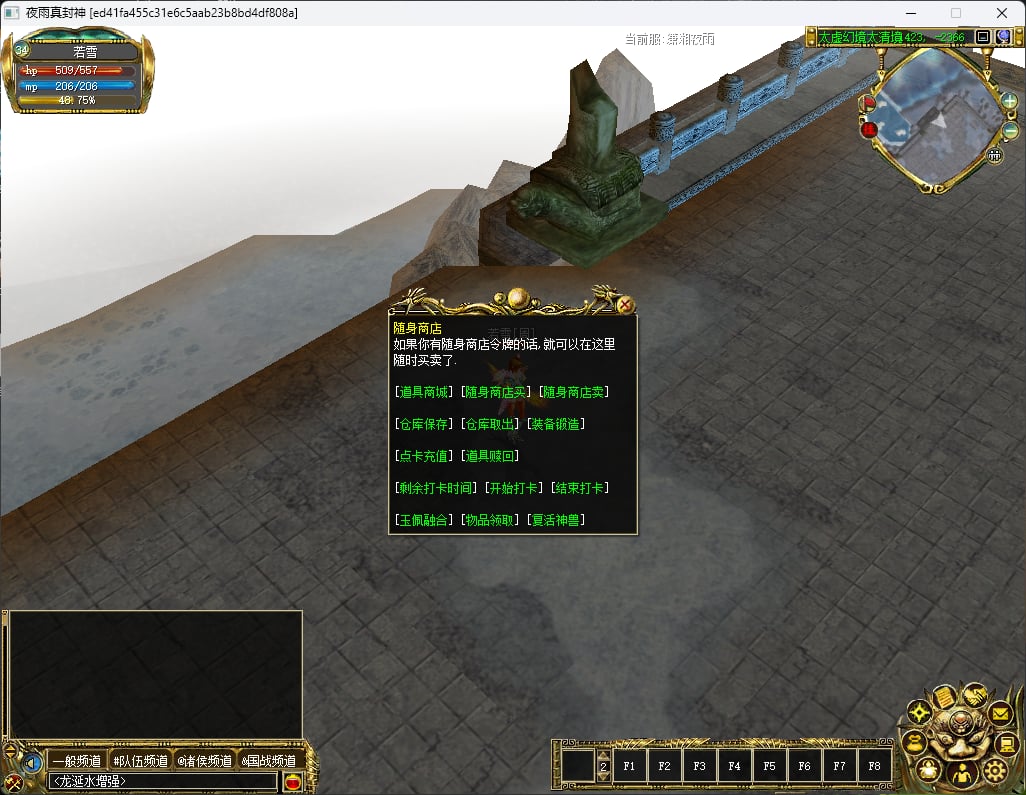Switch to the 一般频道 chat channel
The height and width of the screenshot is (795, 1026).
(77, 761)
